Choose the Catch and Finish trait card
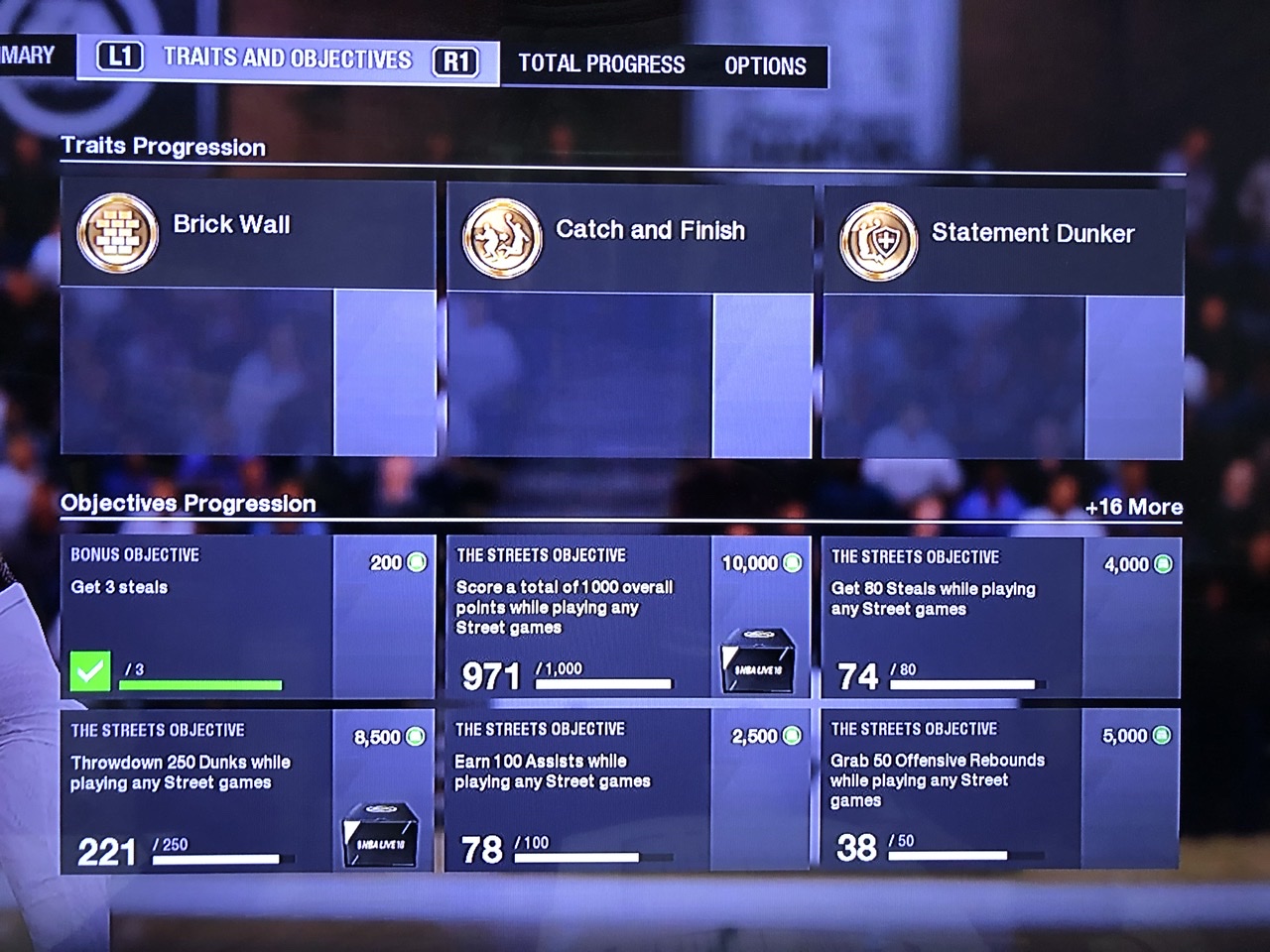The width and height of the screenshot is (1270, 952). 629,322
